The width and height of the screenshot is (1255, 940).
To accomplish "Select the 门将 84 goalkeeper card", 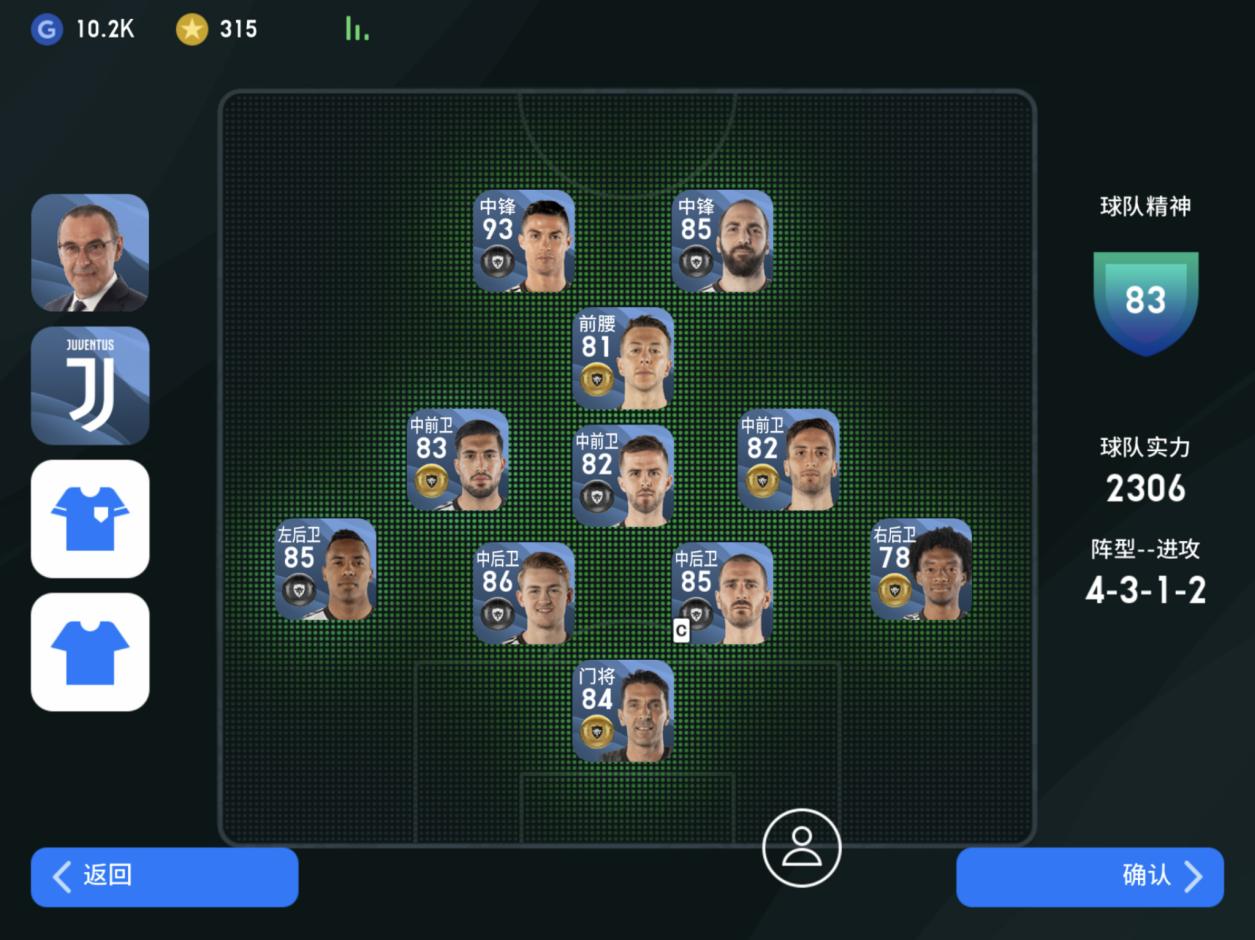I will (623, 711).
